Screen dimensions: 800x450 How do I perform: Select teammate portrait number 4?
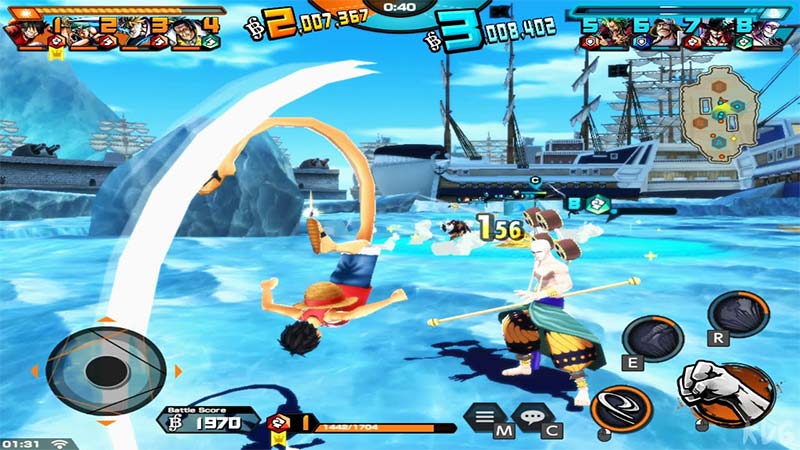[x=182, y=31]
